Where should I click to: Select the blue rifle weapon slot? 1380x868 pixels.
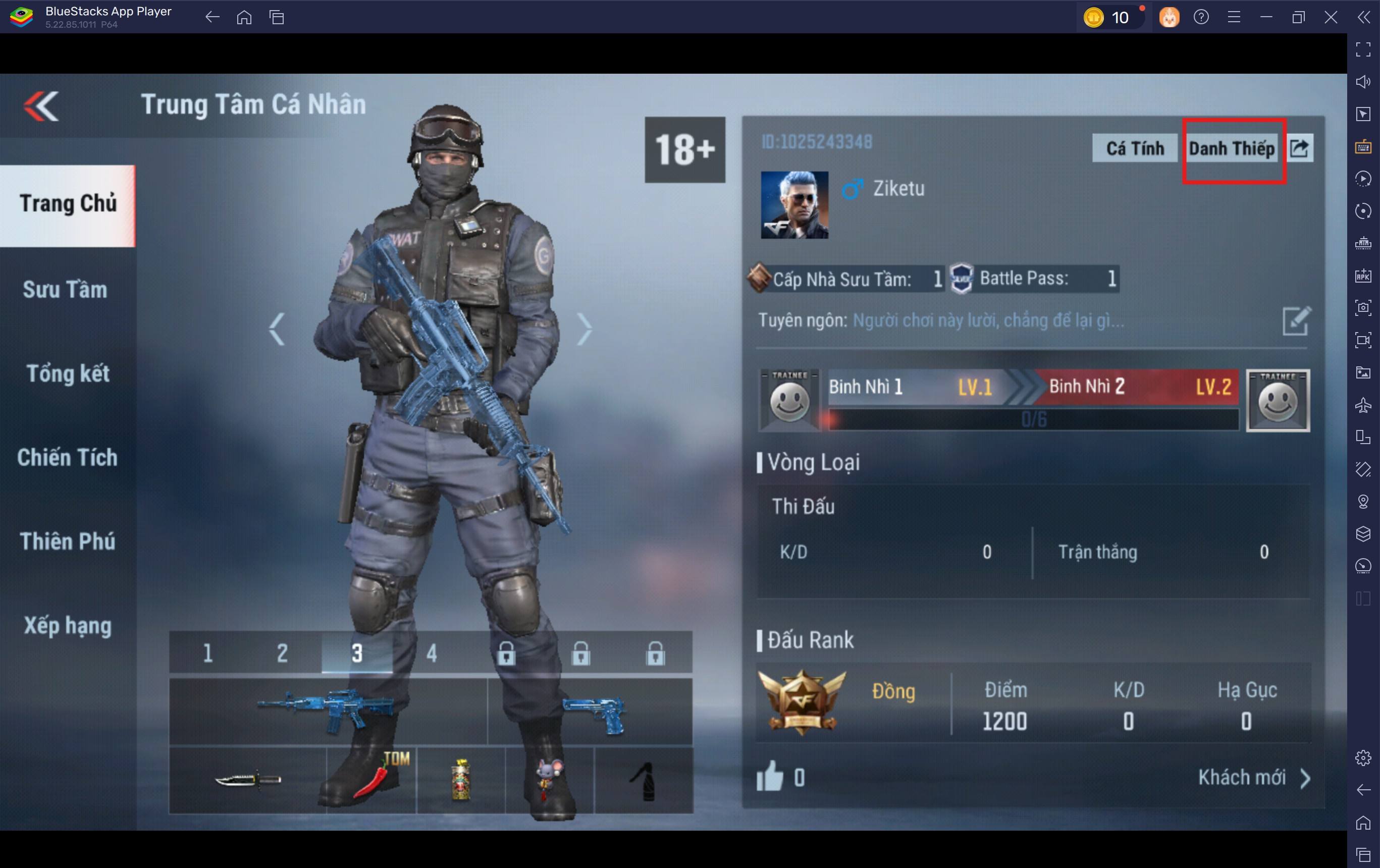pyautogui.click(x=327, y=711)
